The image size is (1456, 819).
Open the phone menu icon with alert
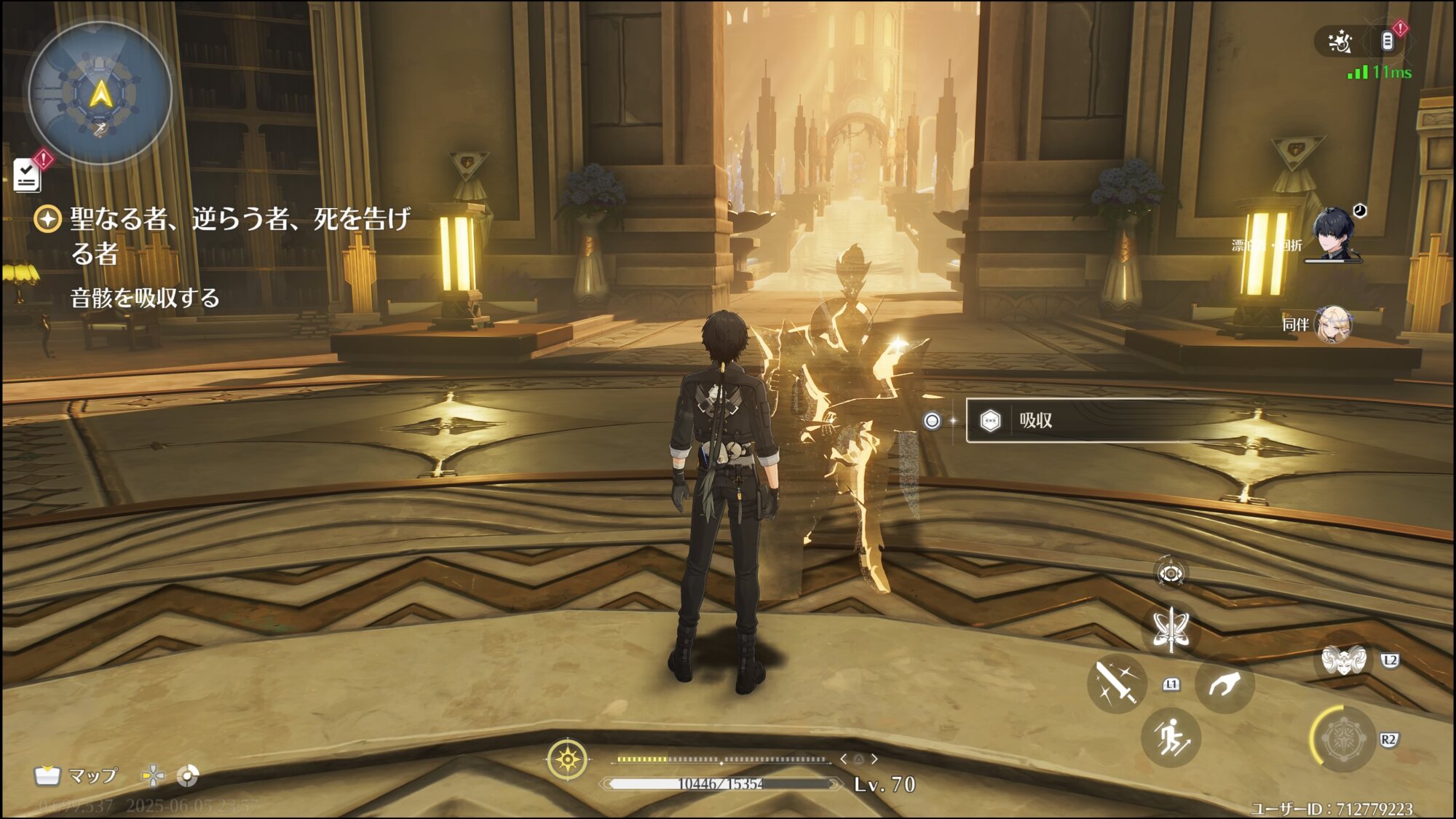[x=1388, y=41]
